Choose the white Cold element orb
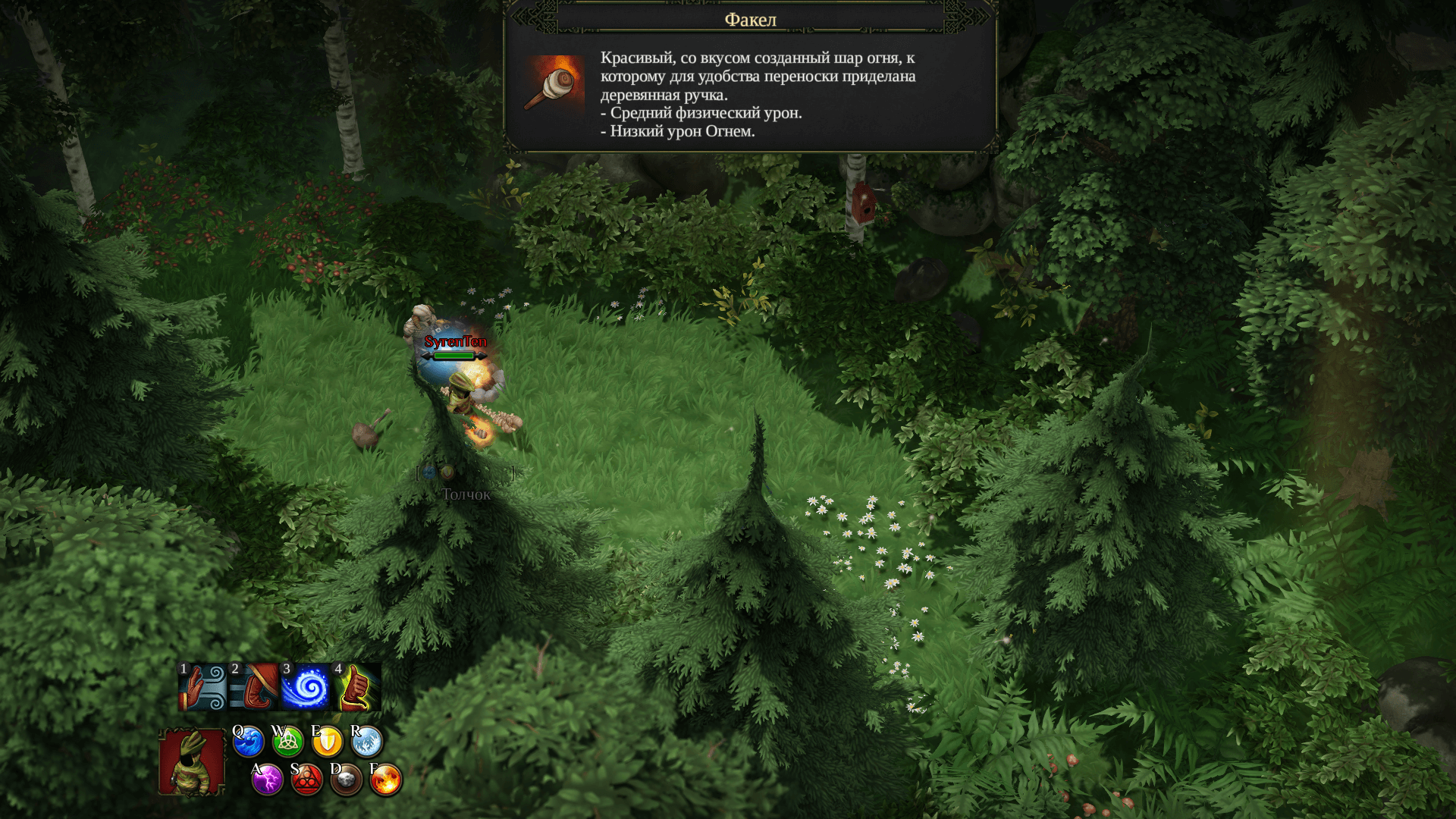Viewport: 1456px width, 819px height. pyautogui.click(x=366, y=742)
